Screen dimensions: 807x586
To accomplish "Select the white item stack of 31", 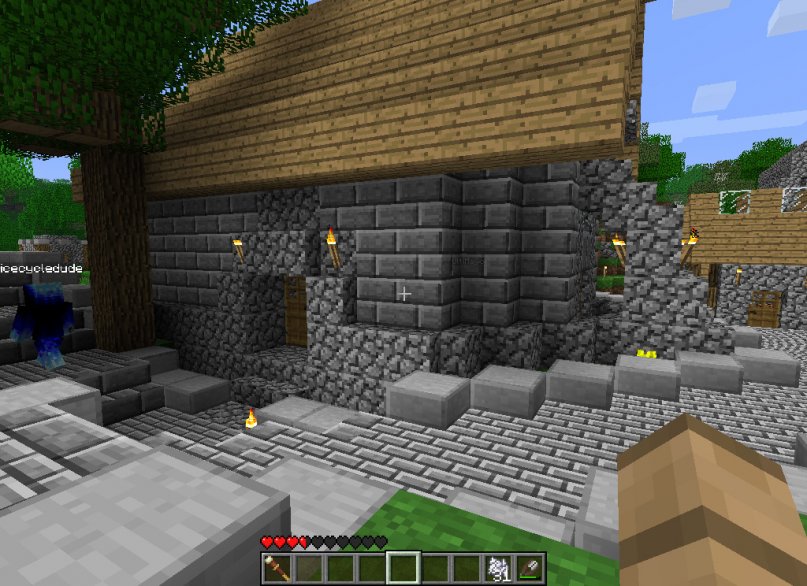I will point(499,568).
